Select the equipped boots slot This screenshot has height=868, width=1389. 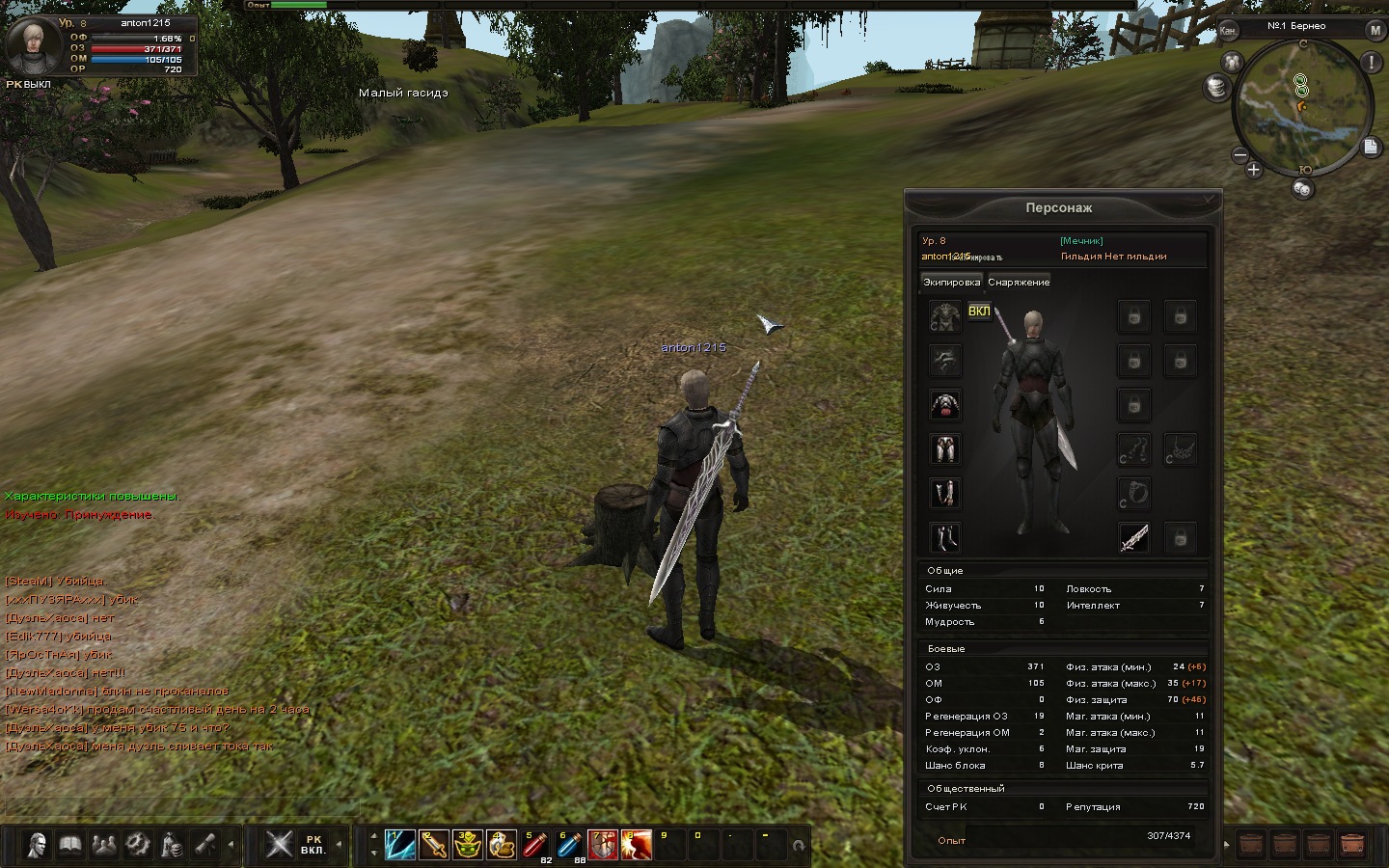pyautogui.click(x=945, y=538)
